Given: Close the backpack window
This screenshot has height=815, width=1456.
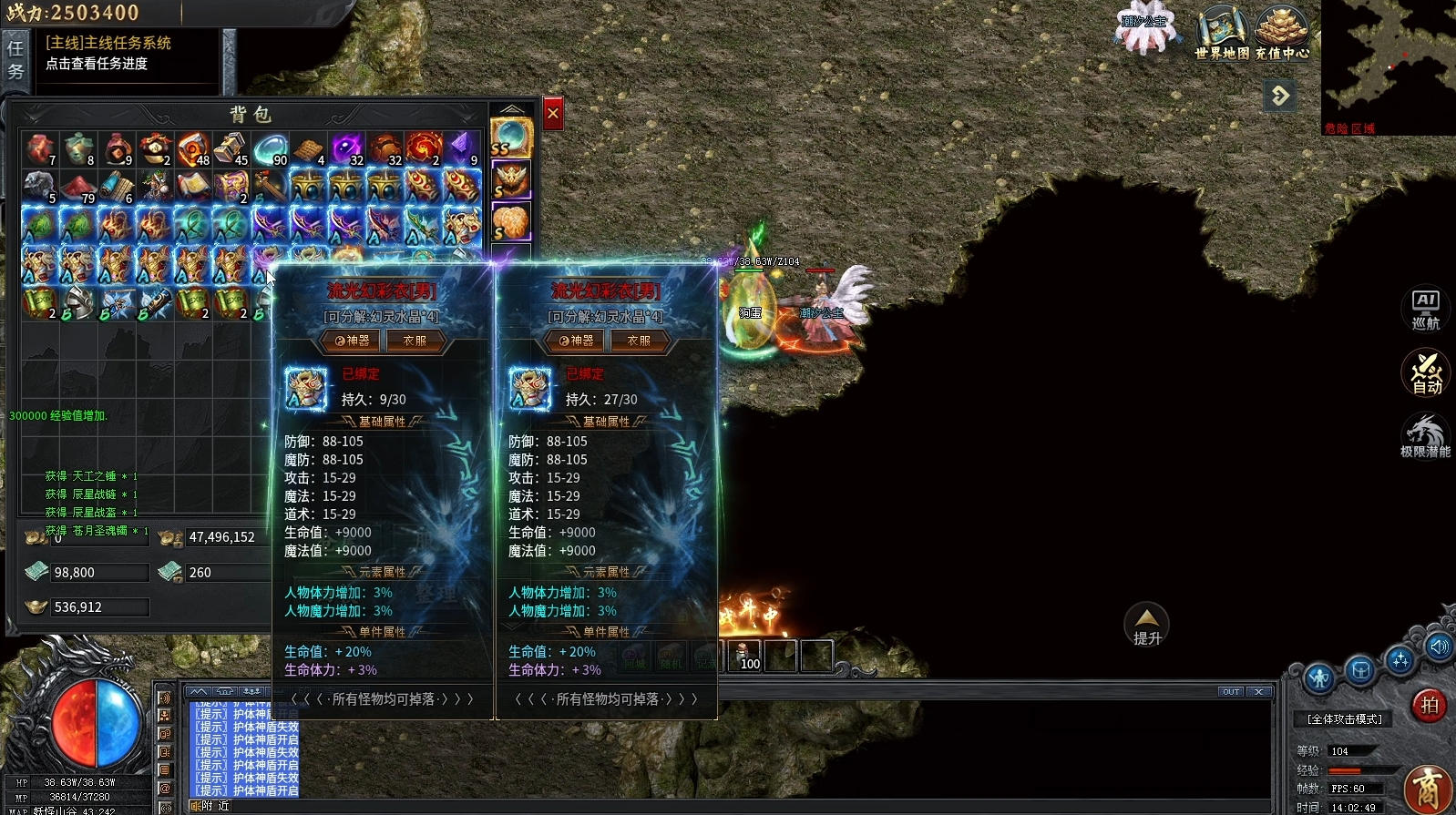Looking at the screenshot, I should (x=552, y=114).
